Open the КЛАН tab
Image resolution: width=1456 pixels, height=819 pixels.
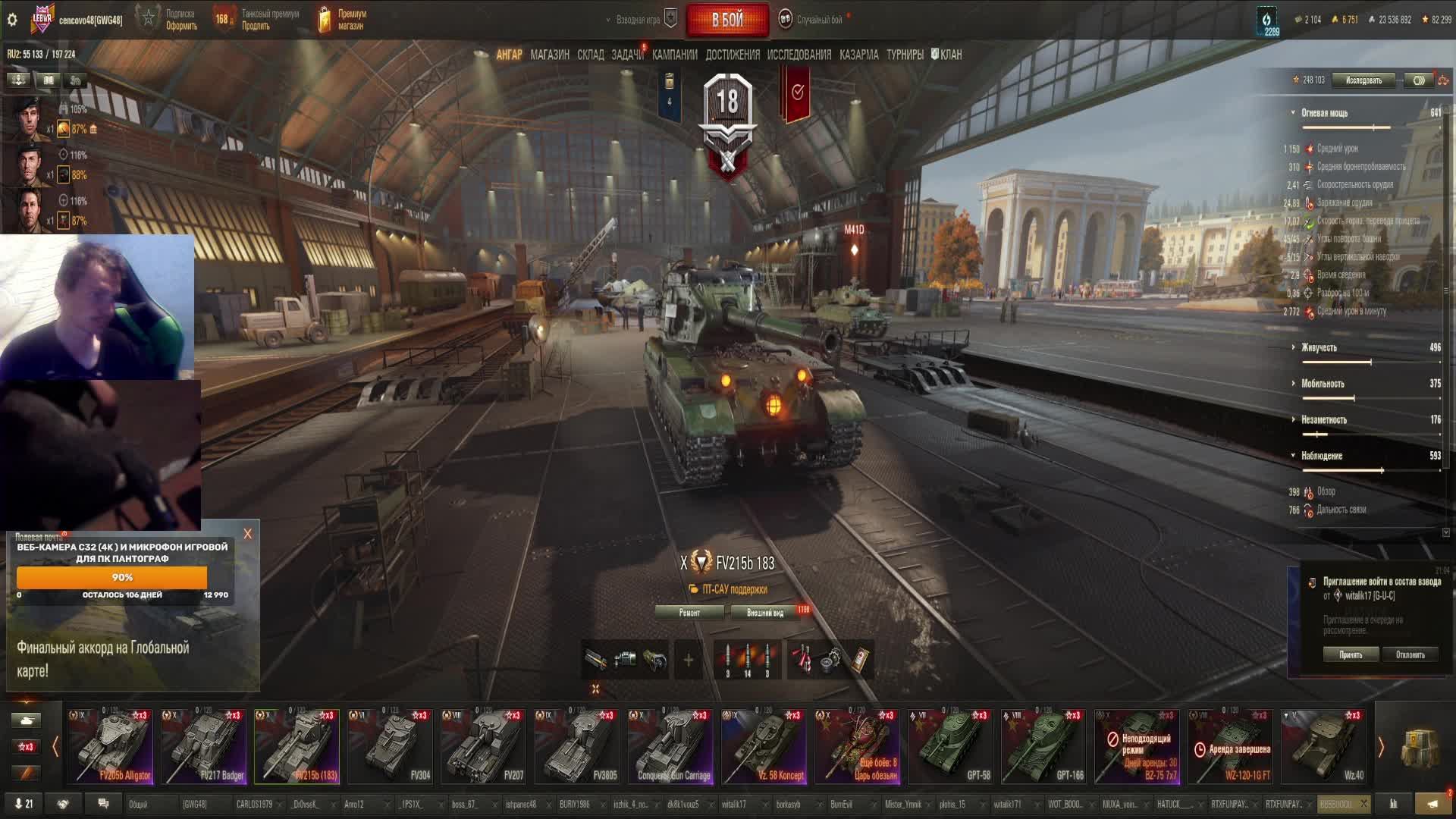pos(947,55)
